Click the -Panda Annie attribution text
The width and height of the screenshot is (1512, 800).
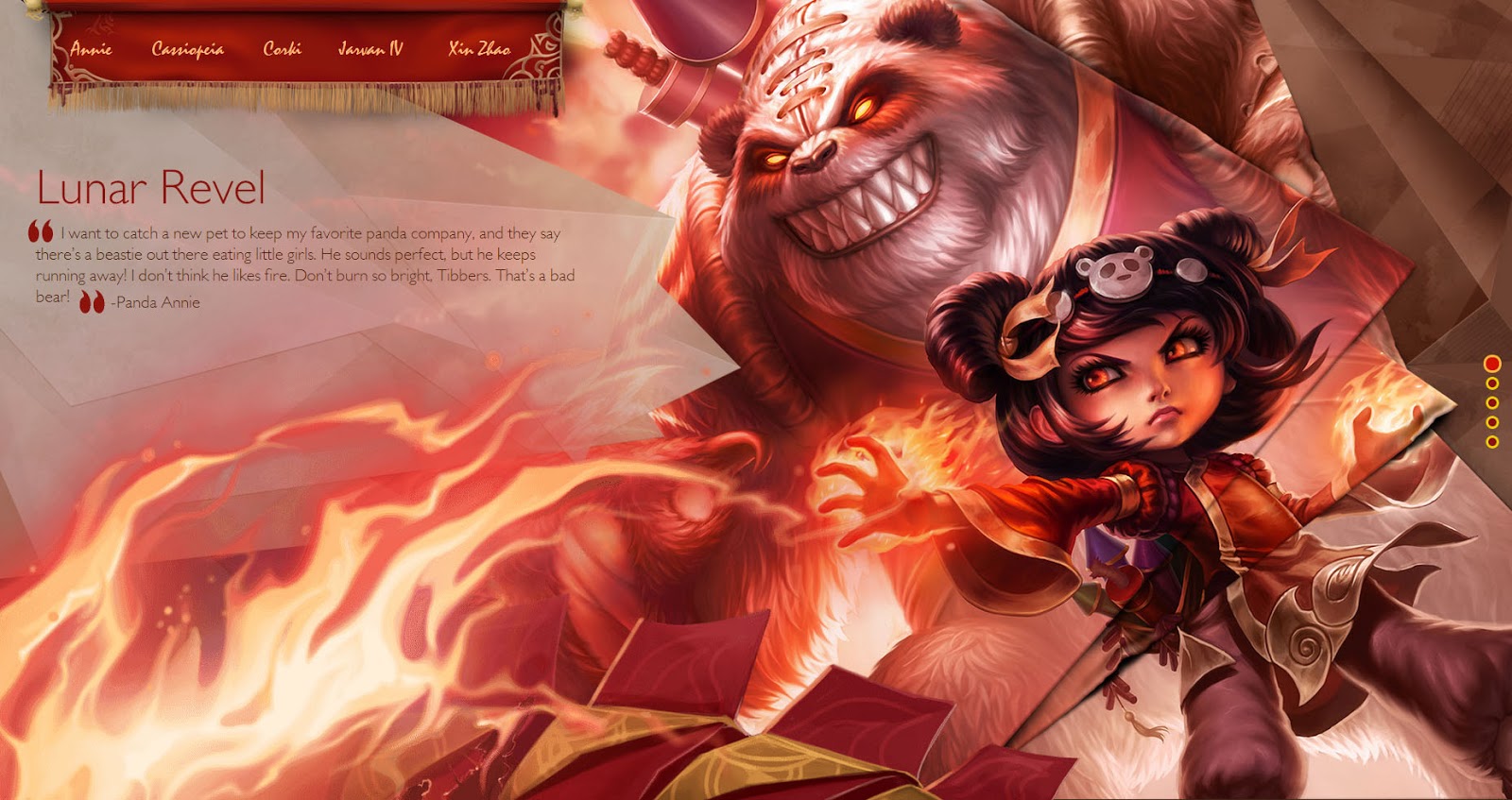click(x=155, y=304)
